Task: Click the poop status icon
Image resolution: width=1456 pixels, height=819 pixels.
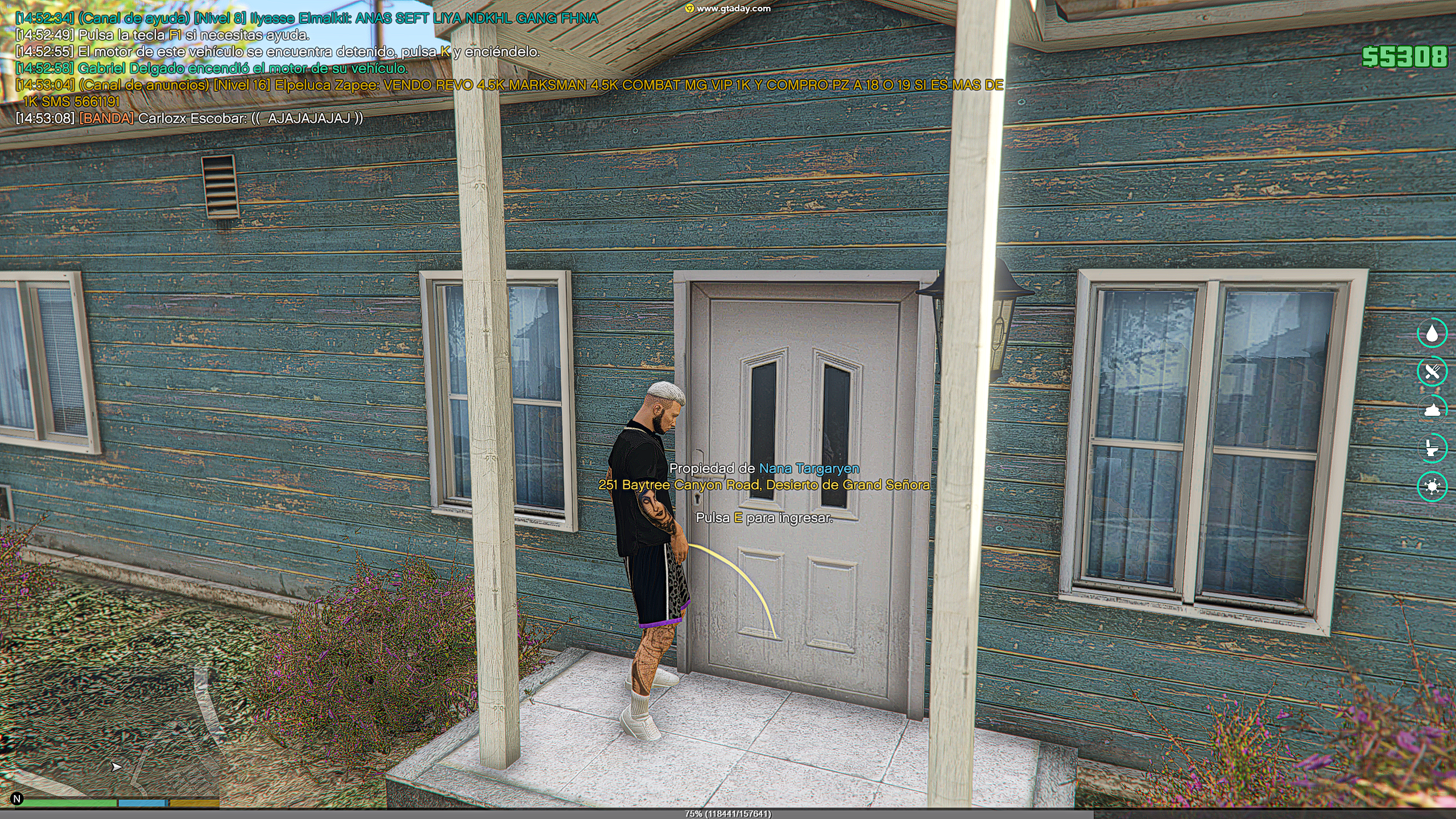Action: pos(1432,409)
